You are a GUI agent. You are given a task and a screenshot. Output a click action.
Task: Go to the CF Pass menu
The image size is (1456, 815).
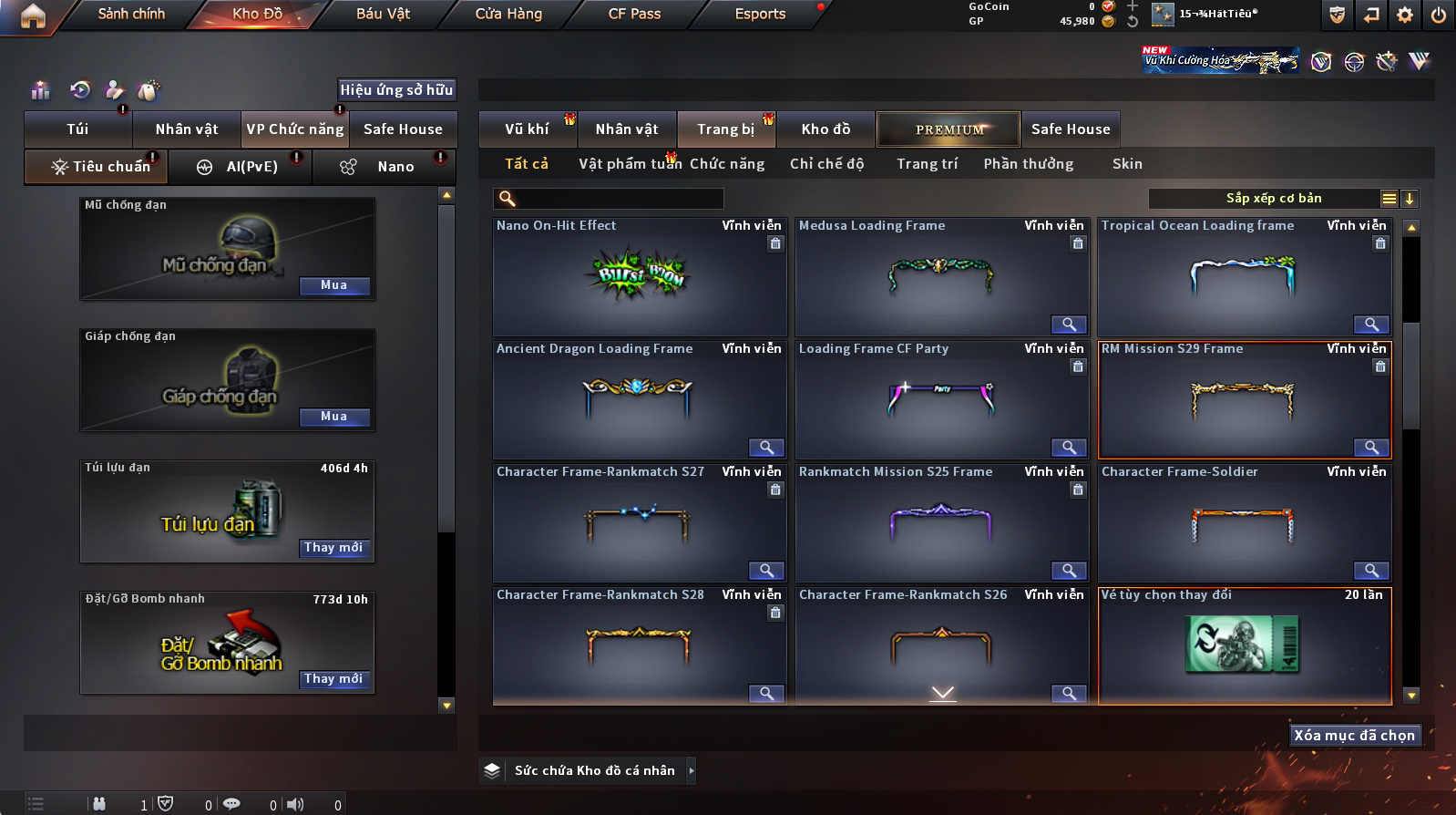click(x=634, y=14)
